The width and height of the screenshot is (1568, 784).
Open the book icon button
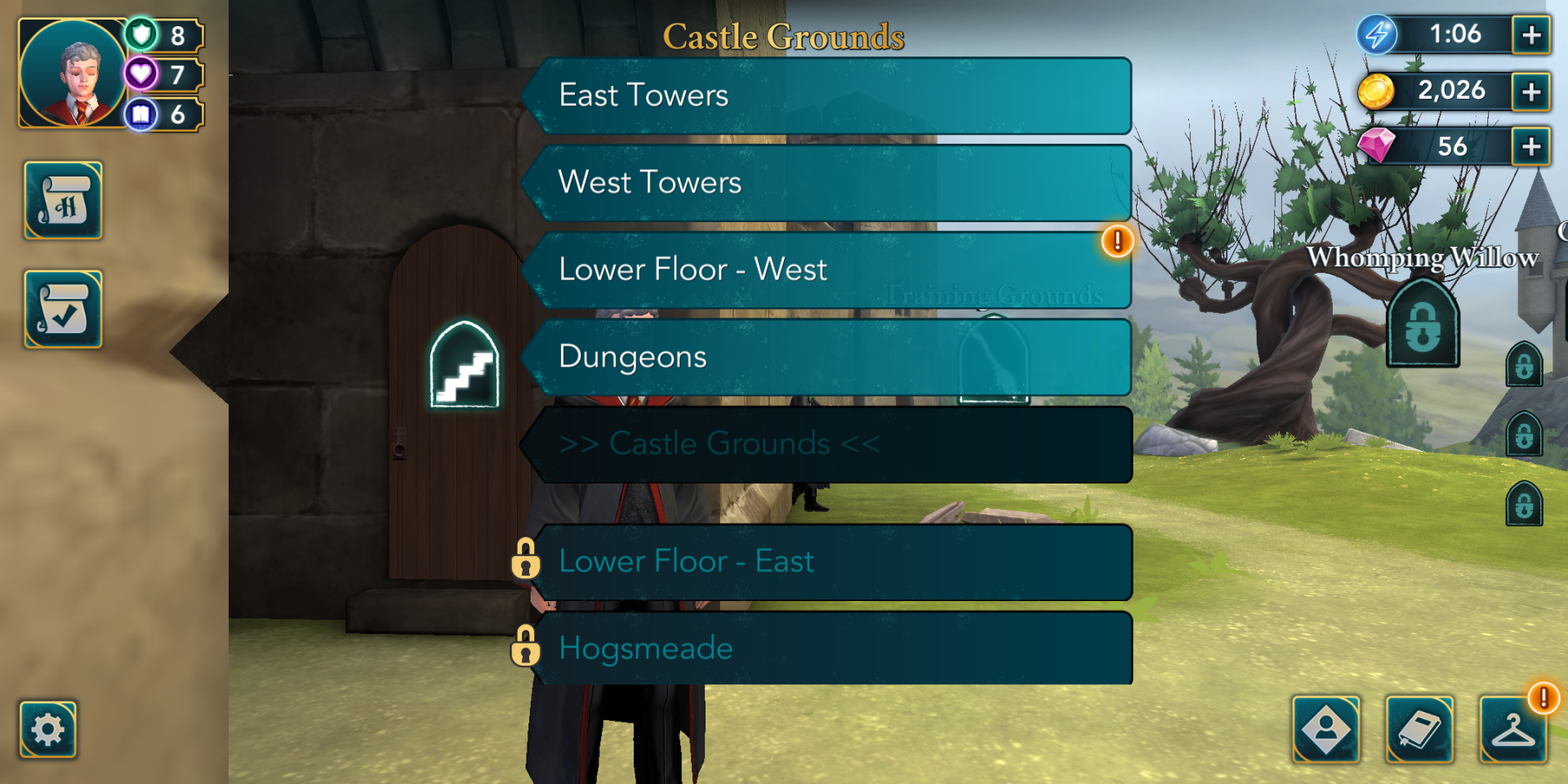(x=1420, y=729)
